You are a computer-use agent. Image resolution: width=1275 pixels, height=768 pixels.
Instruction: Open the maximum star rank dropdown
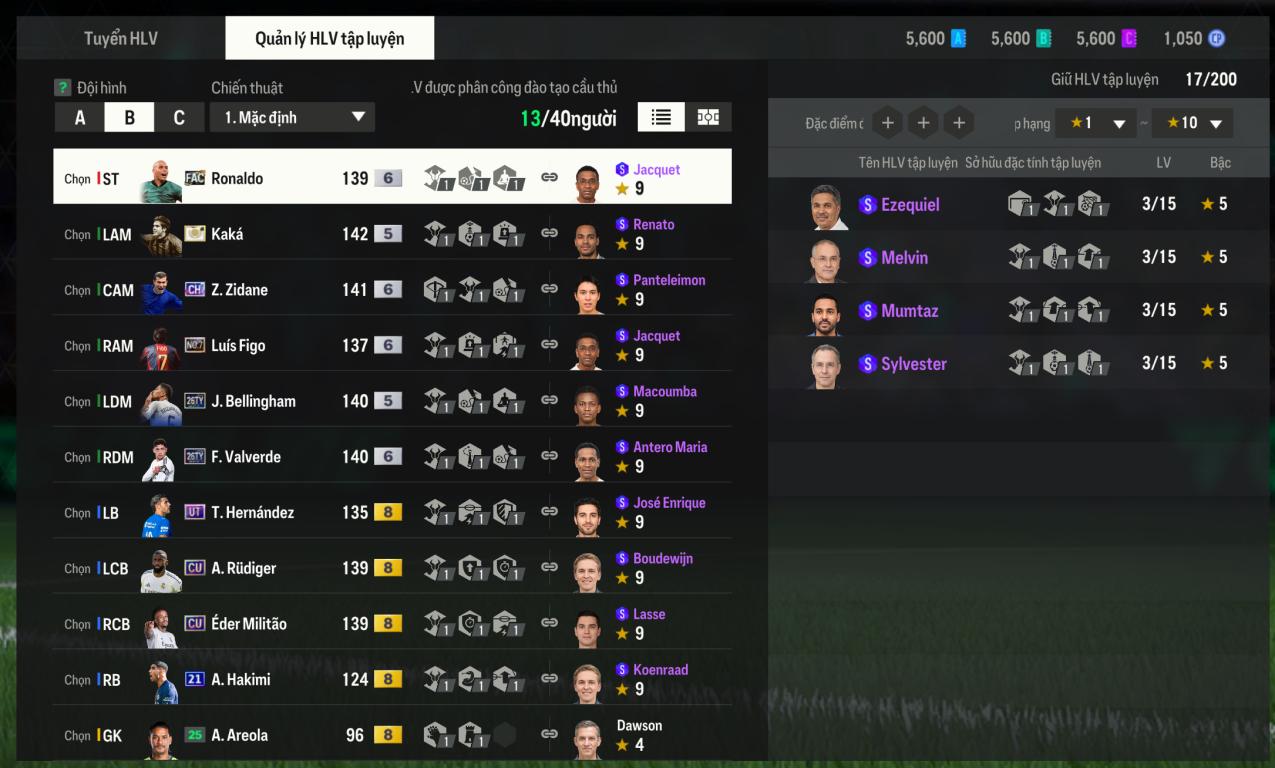tap(1192, 123)
